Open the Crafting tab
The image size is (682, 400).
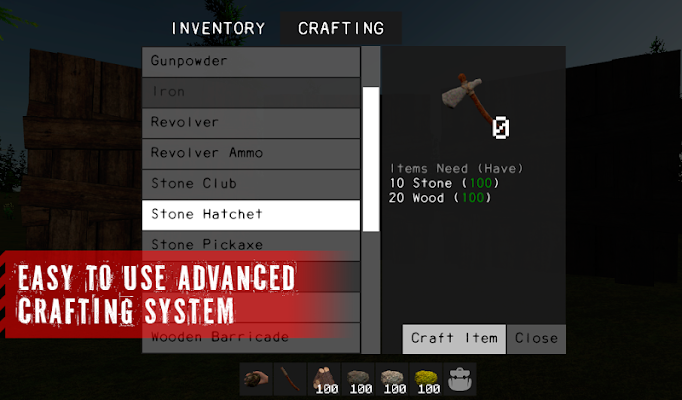tap(341, 28)
